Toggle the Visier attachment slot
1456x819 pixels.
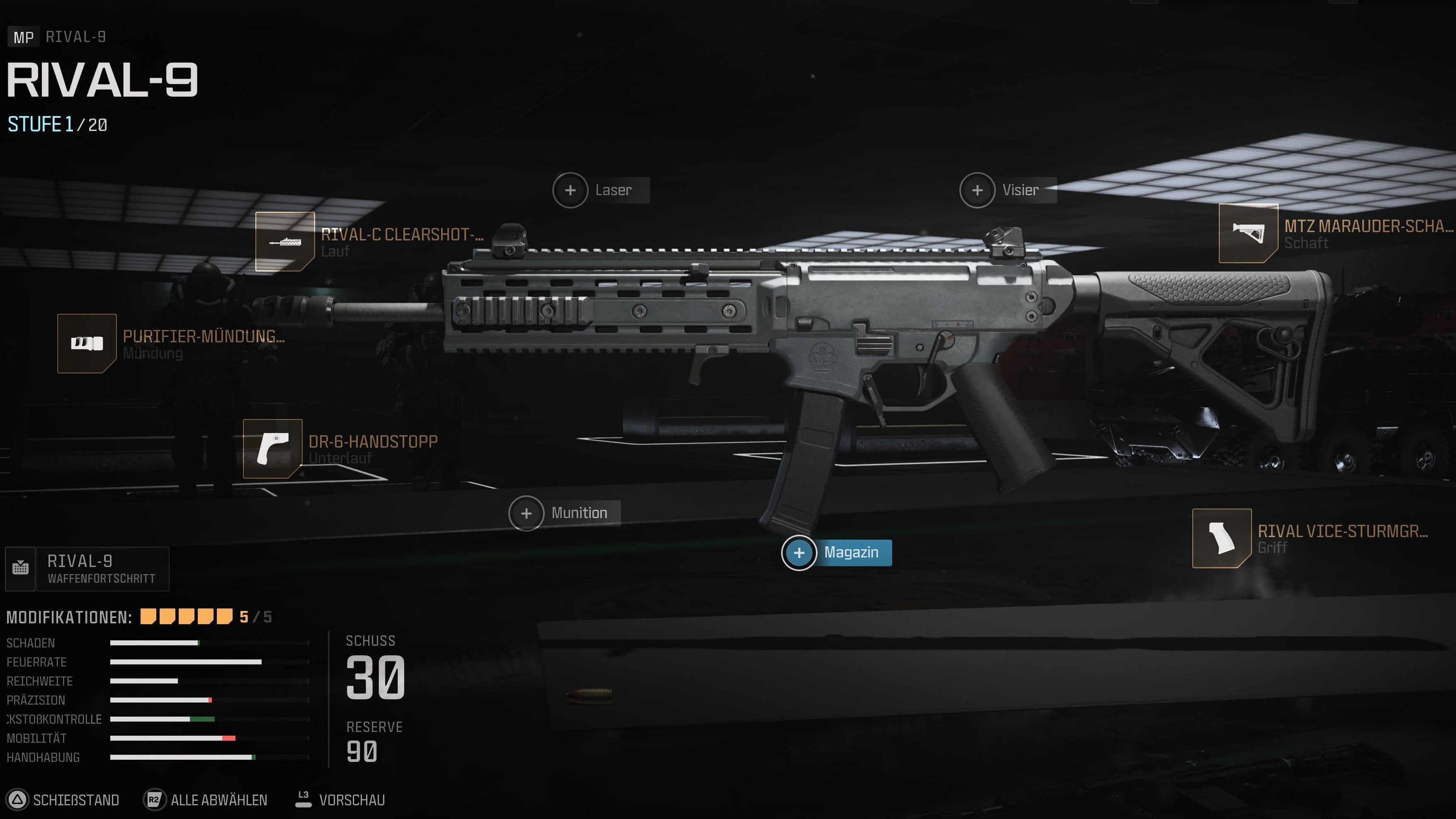tap(977, 191)
